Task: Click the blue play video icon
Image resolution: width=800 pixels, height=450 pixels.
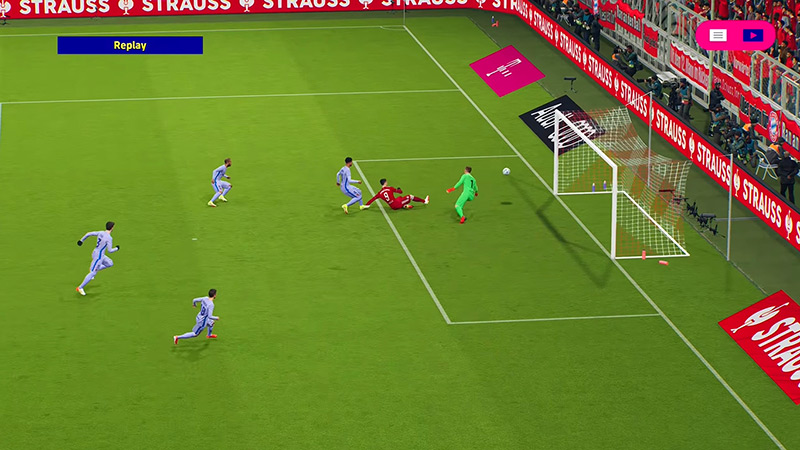Action: coord(753,35)
